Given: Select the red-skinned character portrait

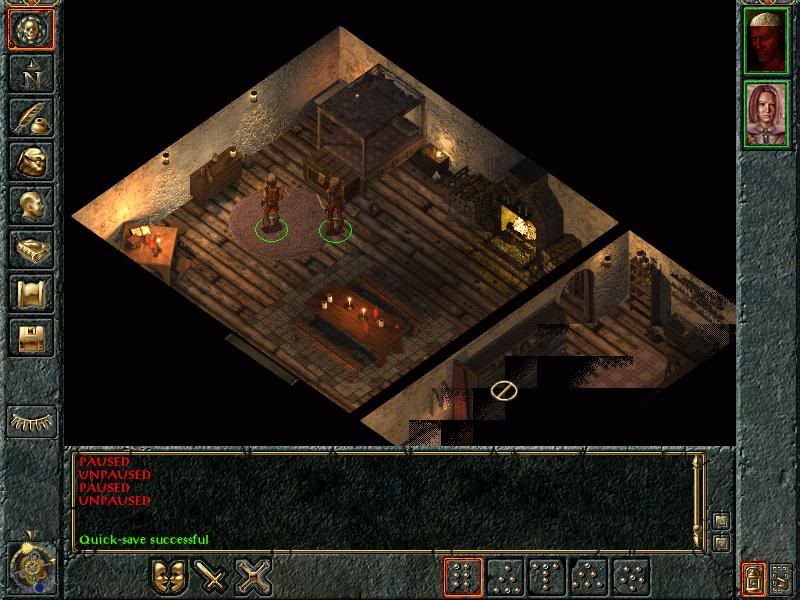Looking at the screenshot, I should [x=766, y=40].
